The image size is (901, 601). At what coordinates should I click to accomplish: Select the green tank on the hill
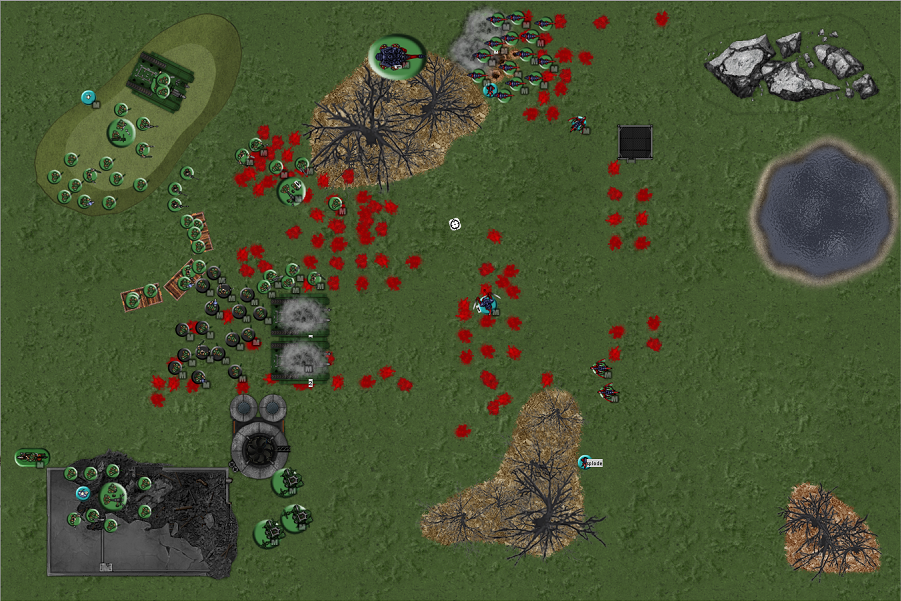159,76
